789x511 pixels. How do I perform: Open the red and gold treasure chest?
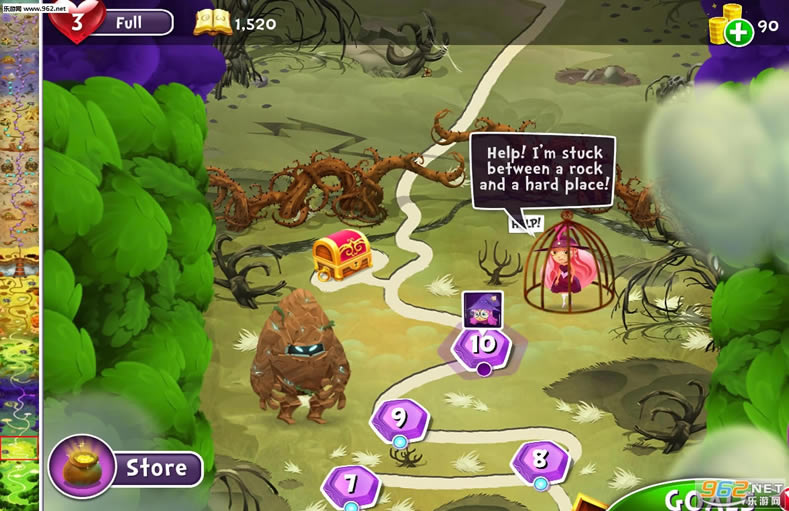click(x=342, y=255)
